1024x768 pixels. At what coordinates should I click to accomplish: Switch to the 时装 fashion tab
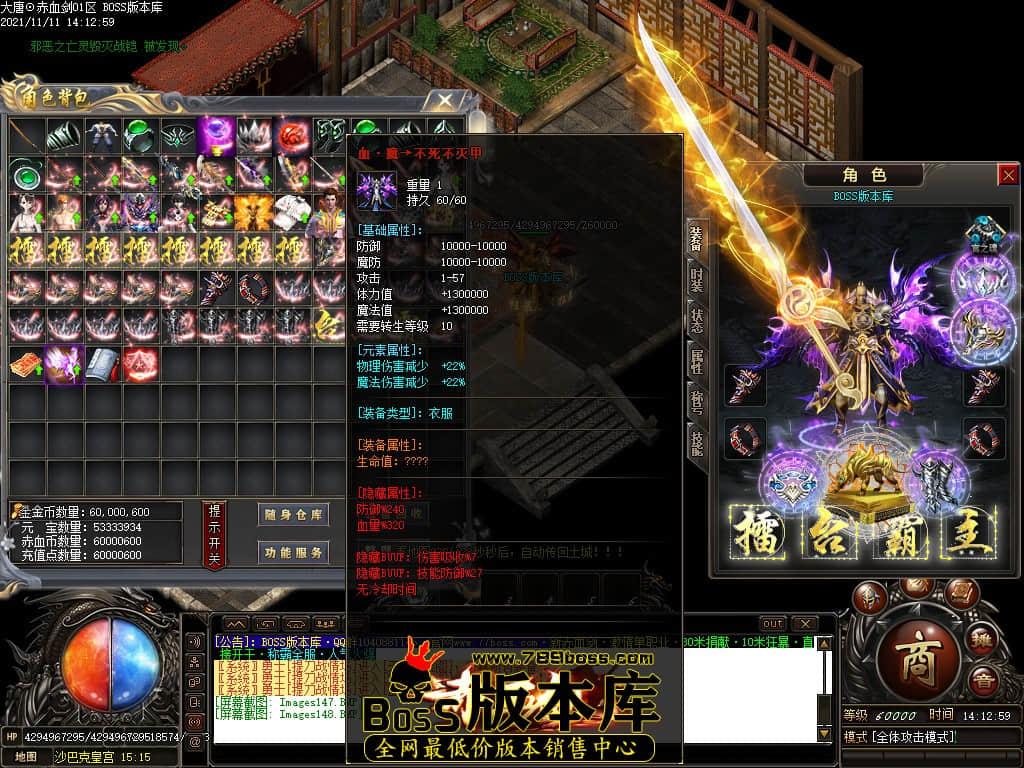[697, 279]
